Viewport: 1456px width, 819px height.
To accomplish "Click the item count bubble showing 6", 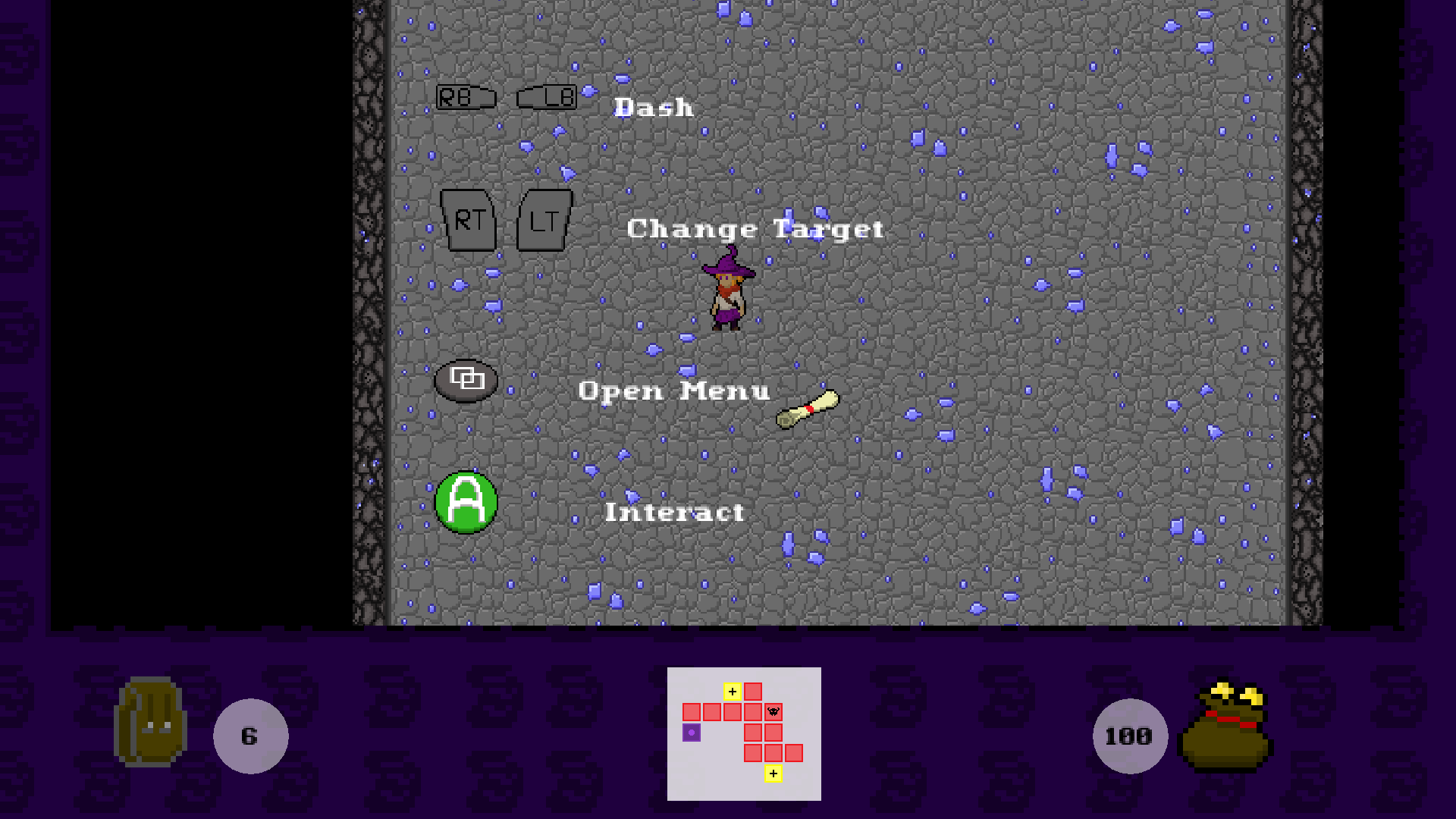I will 249,734.
